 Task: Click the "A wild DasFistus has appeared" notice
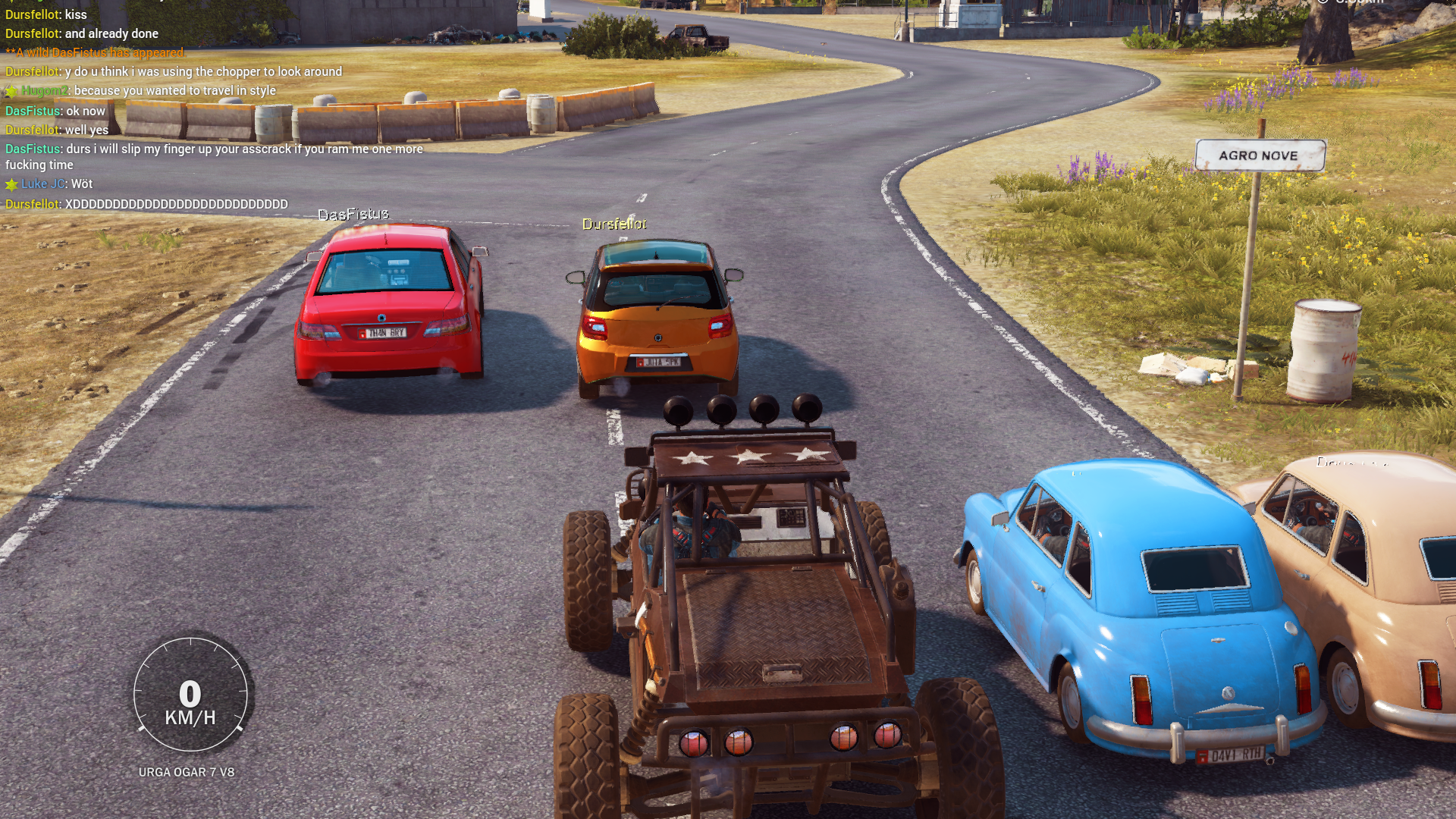tap(96, 52)
